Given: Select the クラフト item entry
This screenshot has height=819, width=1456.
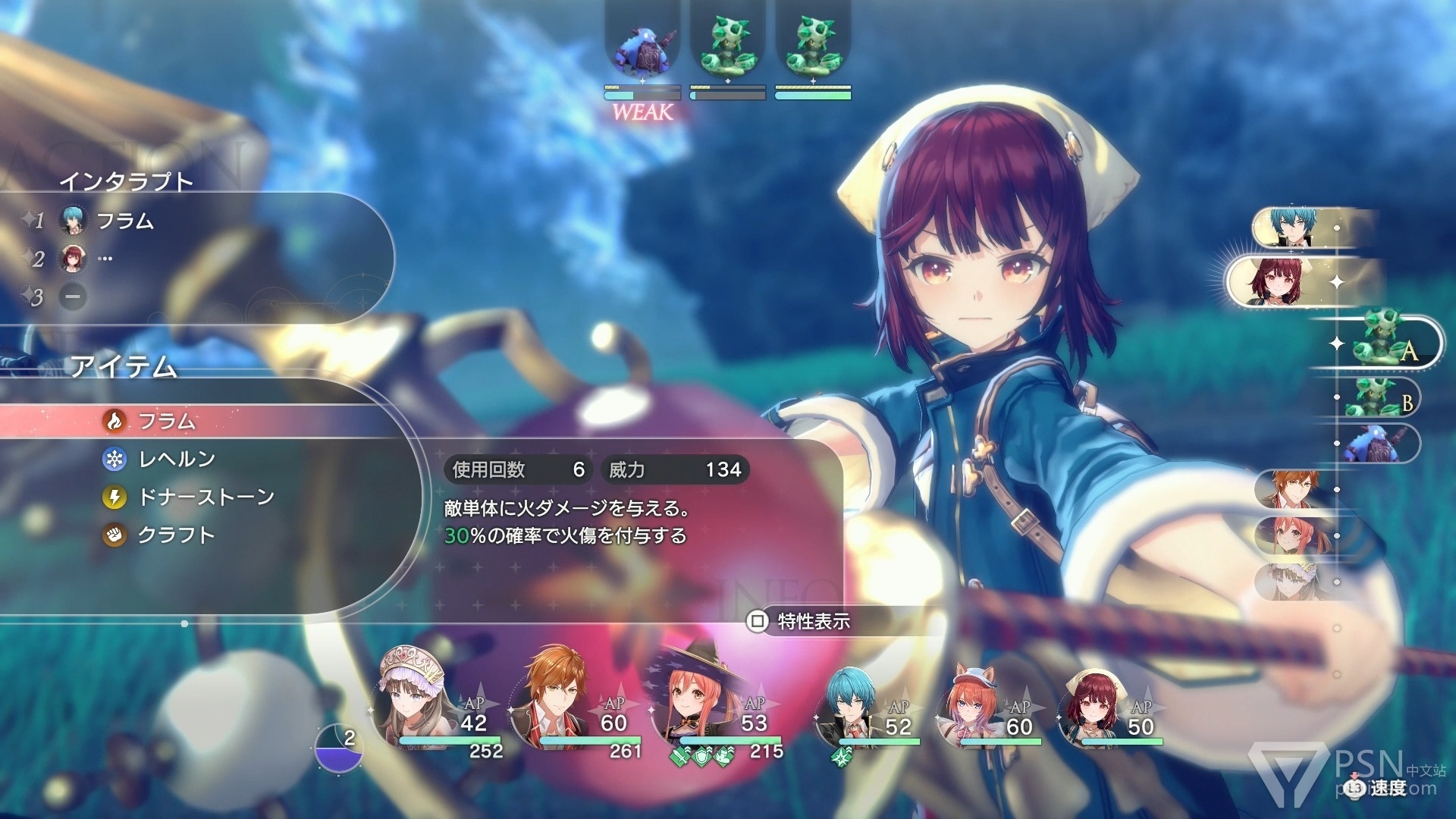Looking at the screenshot, I should [176, 535].
